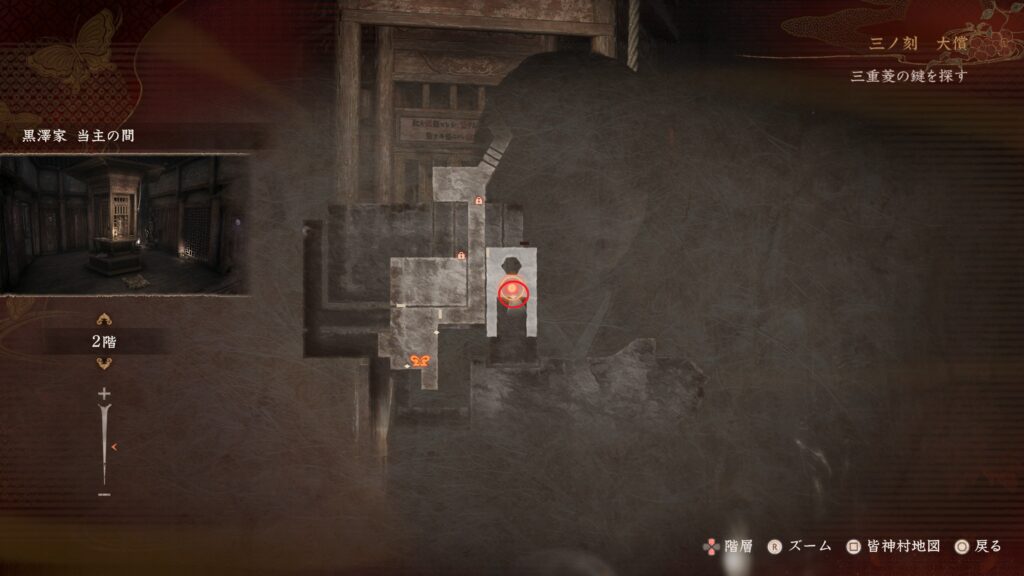
Task: Select the orange butterfly marker on the map
Action: pos(421,361)
